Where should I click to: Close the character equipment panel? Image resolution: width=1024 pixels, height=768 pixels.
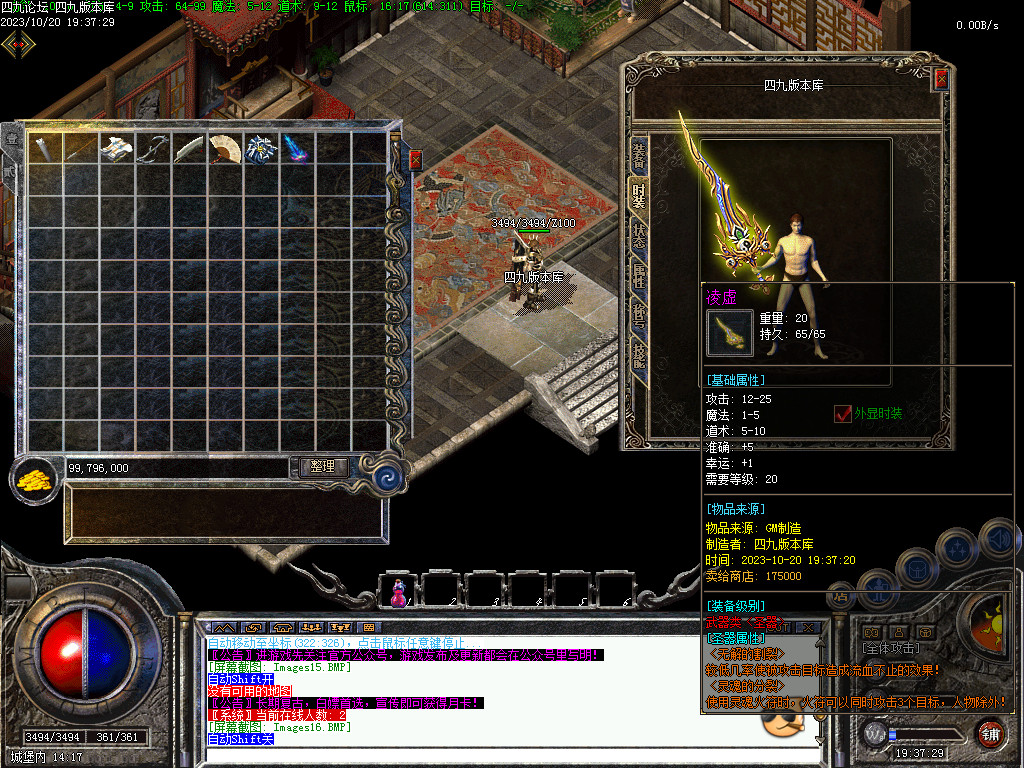pos(941,81)
